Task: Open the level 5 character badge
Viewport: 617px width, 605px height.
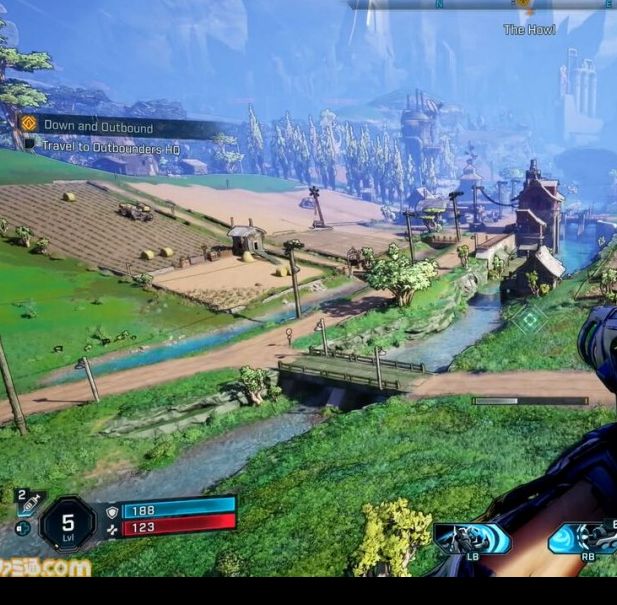Action: pos(68,524)
